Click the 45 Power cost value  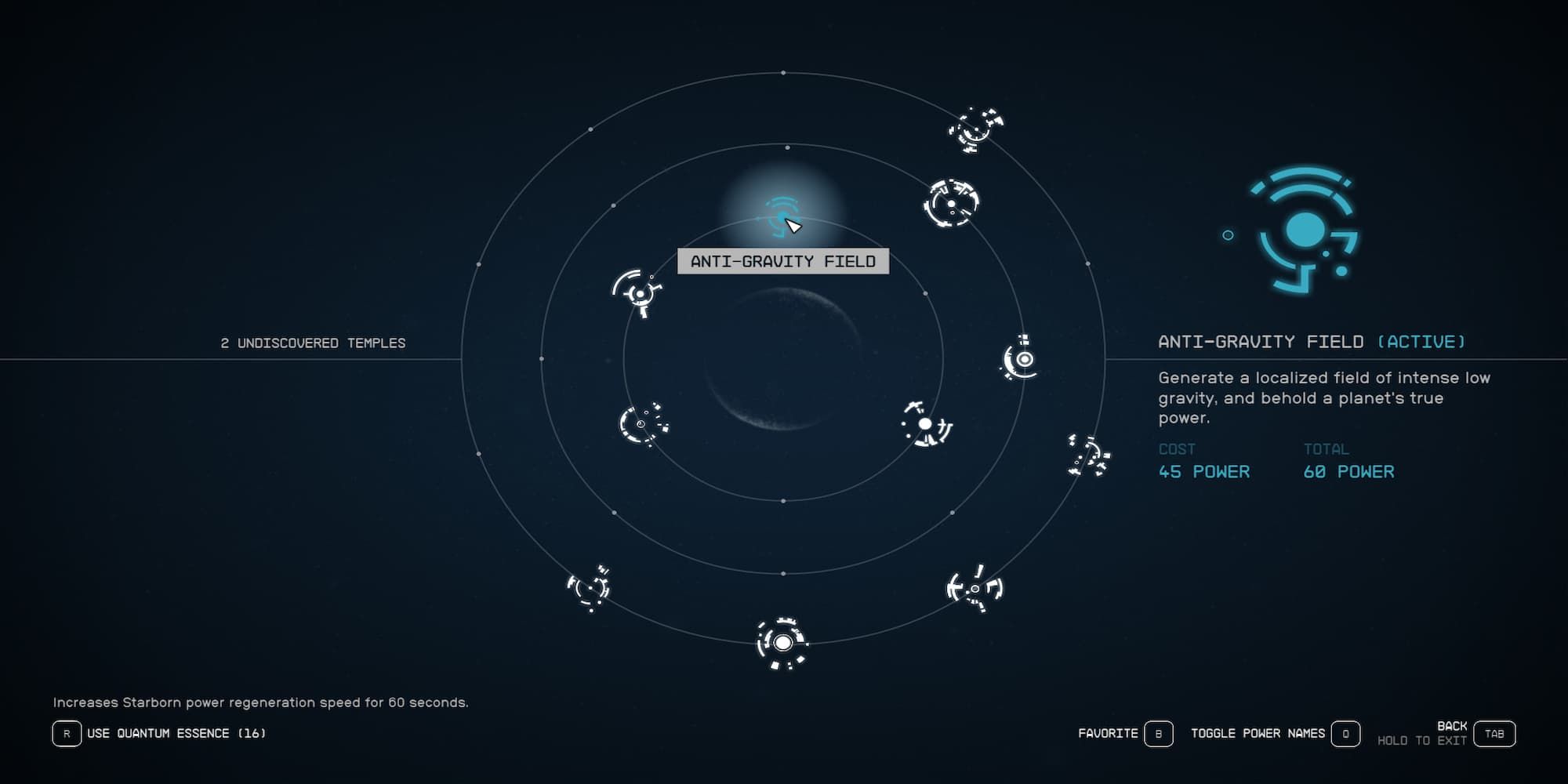(1205, 472)
